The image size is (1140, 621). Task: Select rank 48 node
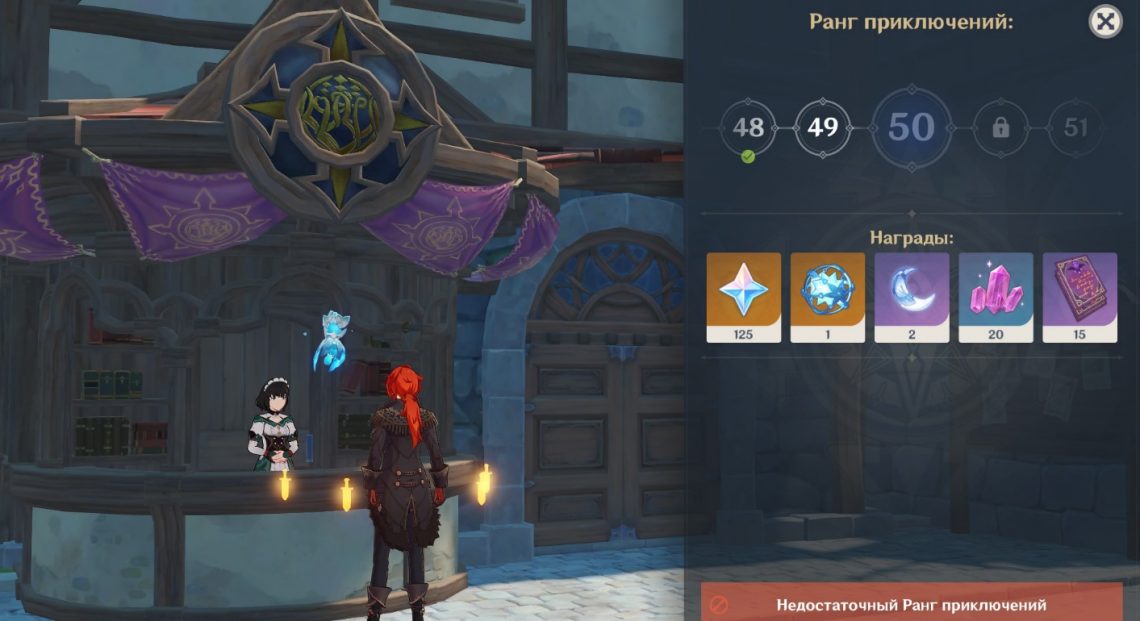(x=748, y=128)
